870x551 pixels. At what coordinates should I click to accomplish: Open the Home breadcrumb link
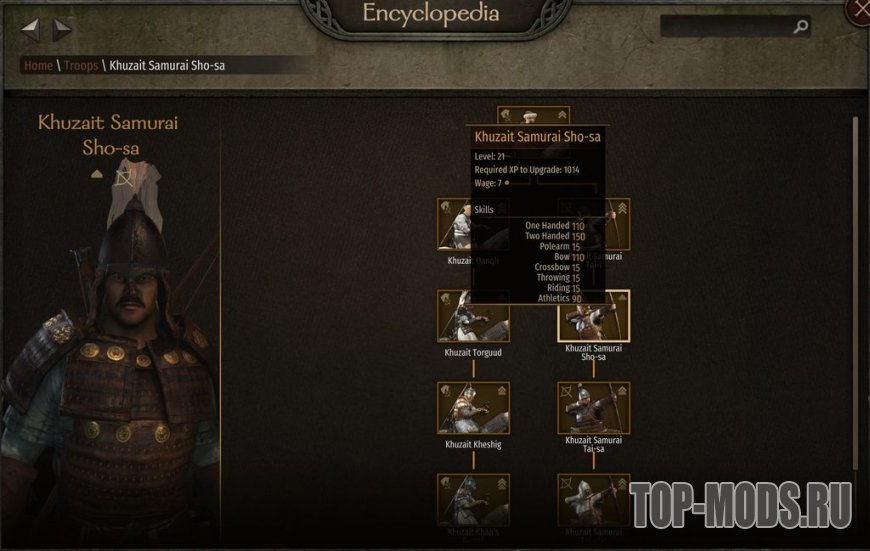[38, 66]
